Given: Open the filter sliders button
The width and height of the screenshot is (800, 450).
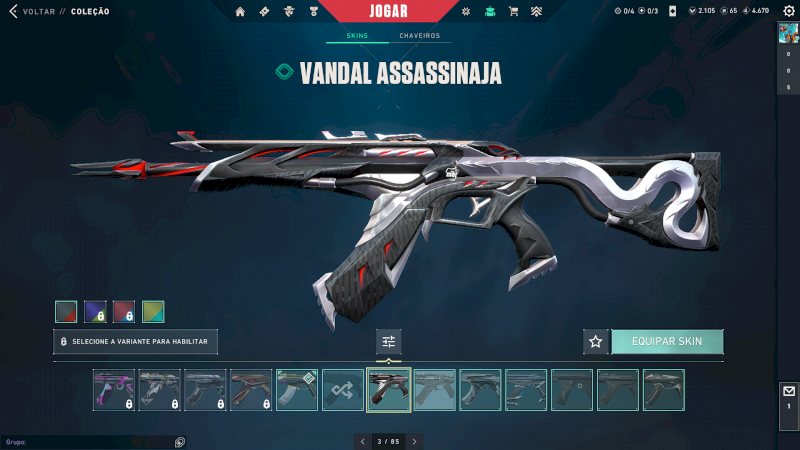Looking at the screenshot, I should point(389,342).
